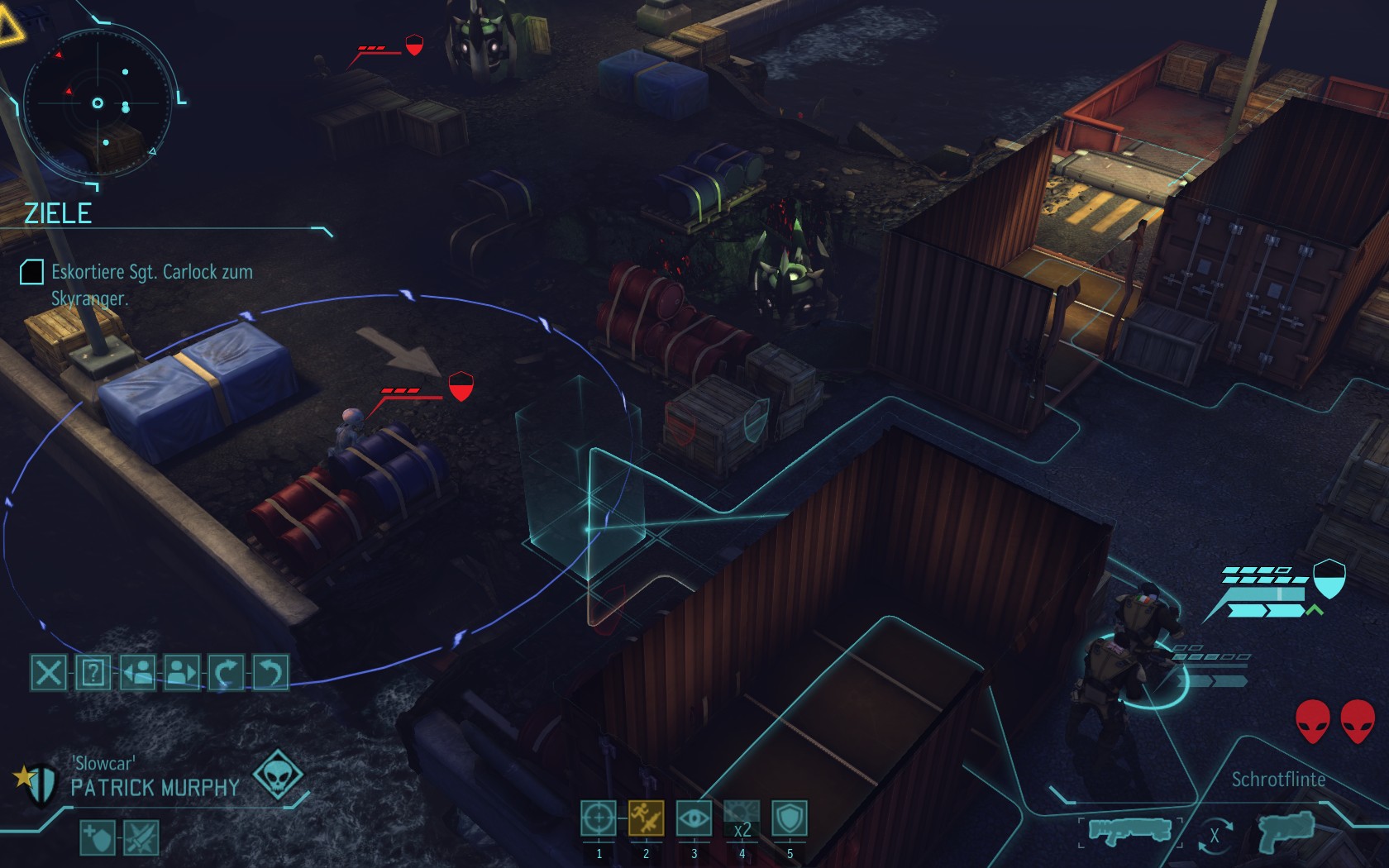Switch to the pistol weapon icon

tap(1286, 830)
